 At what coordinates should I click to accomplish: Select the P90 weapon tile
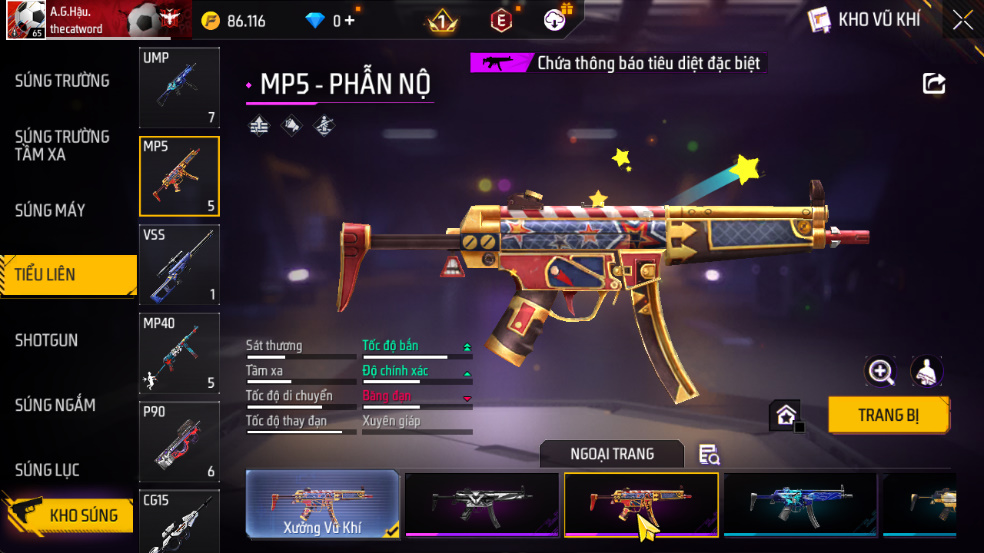pos(179,441)
